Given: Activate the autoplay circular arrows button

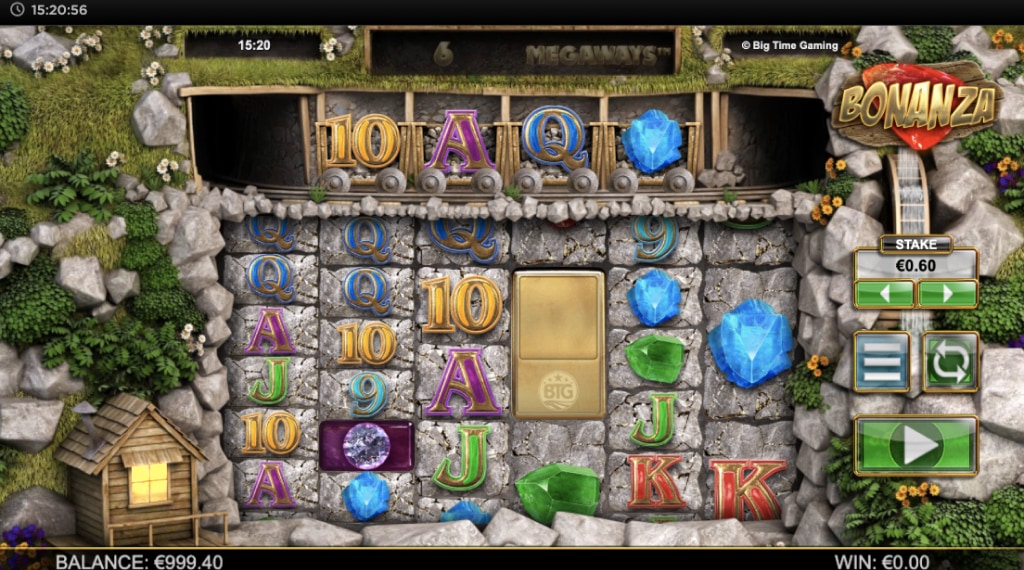Looking at the screenshot, I should pos(950,362).
